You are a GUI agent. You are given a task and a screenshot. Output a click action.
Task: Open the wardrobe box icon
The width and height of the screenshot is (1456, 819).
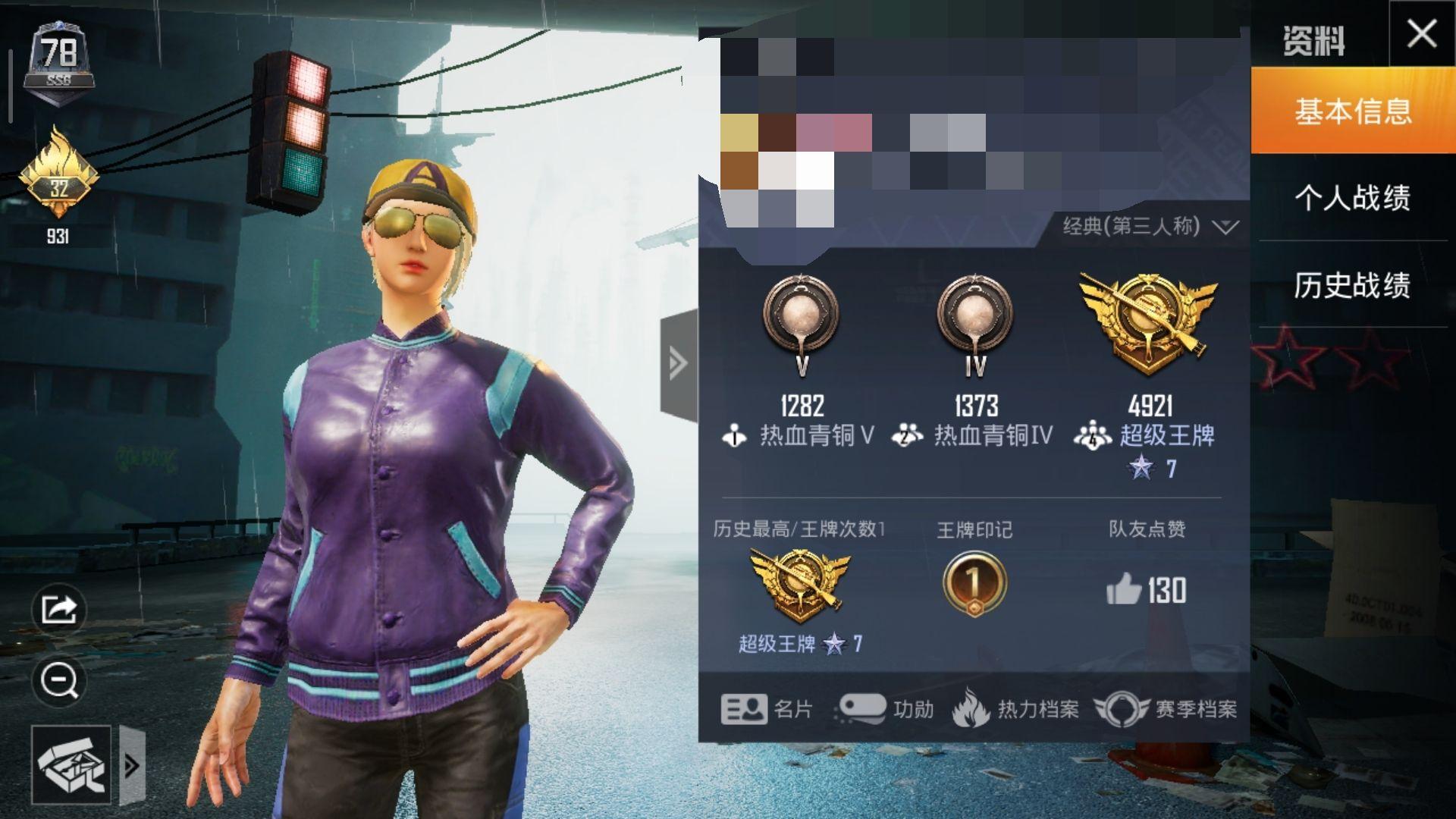point(71,764)
